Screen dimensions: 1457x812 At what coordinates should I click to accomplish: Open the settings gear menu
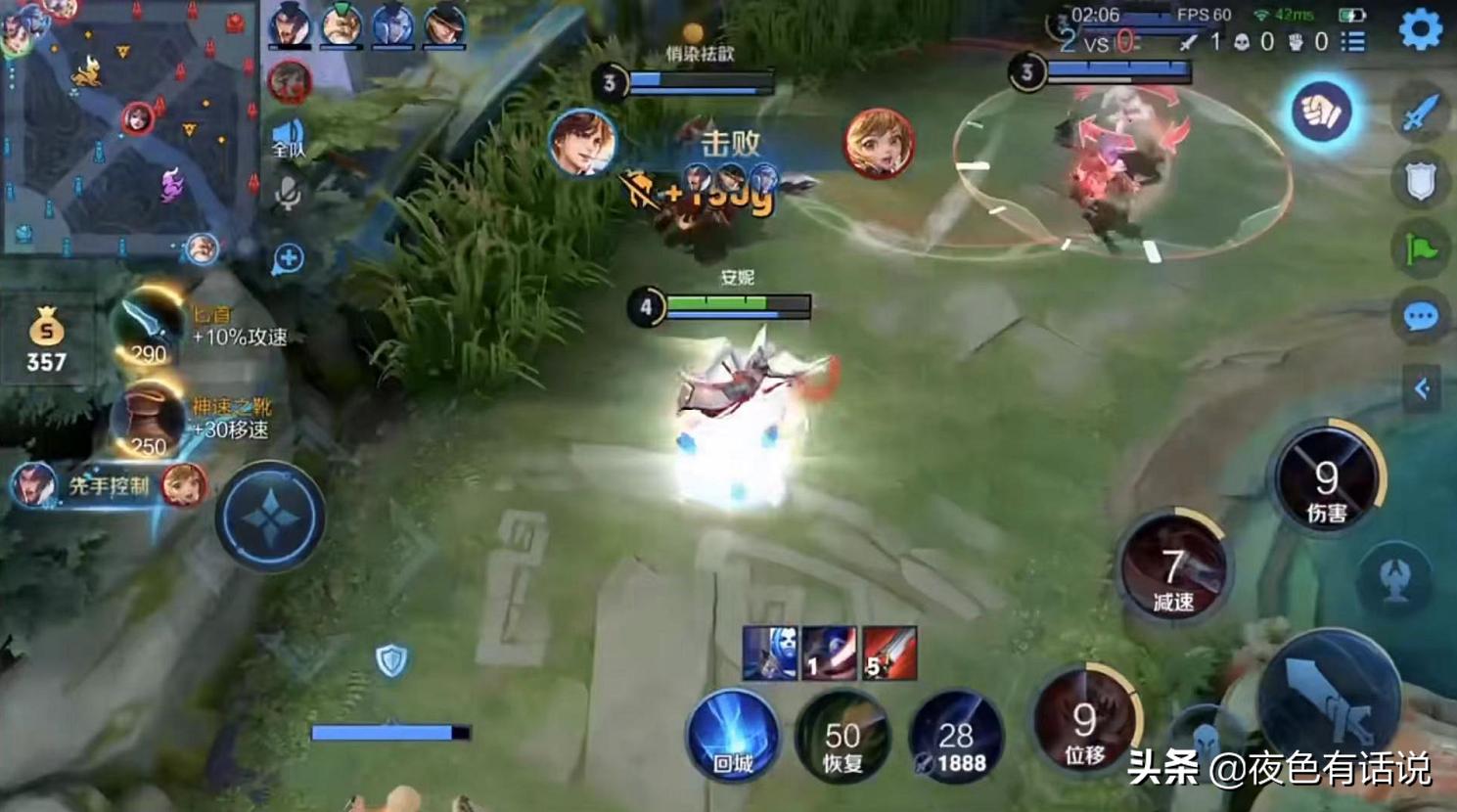coord(1420,29)
